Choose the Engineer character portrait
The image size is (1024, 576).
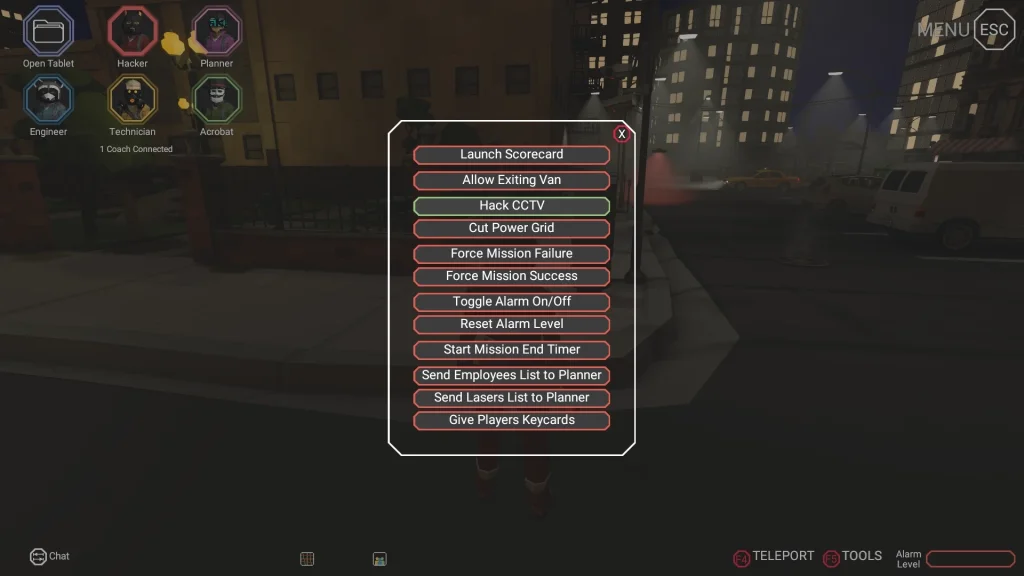[48, 99]
